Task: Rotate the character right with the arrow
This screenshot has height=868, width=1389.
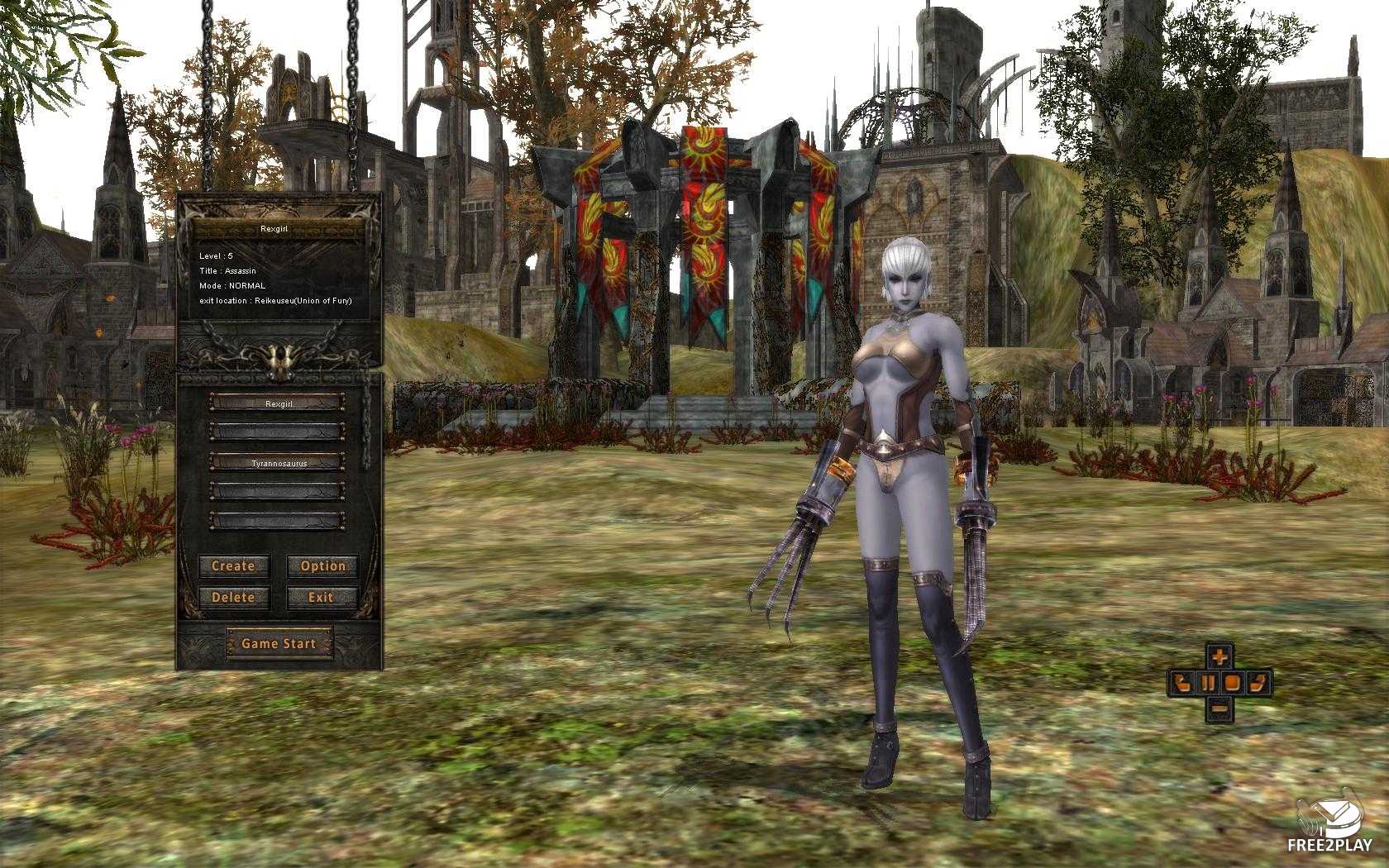Action: coord(1259,684)
